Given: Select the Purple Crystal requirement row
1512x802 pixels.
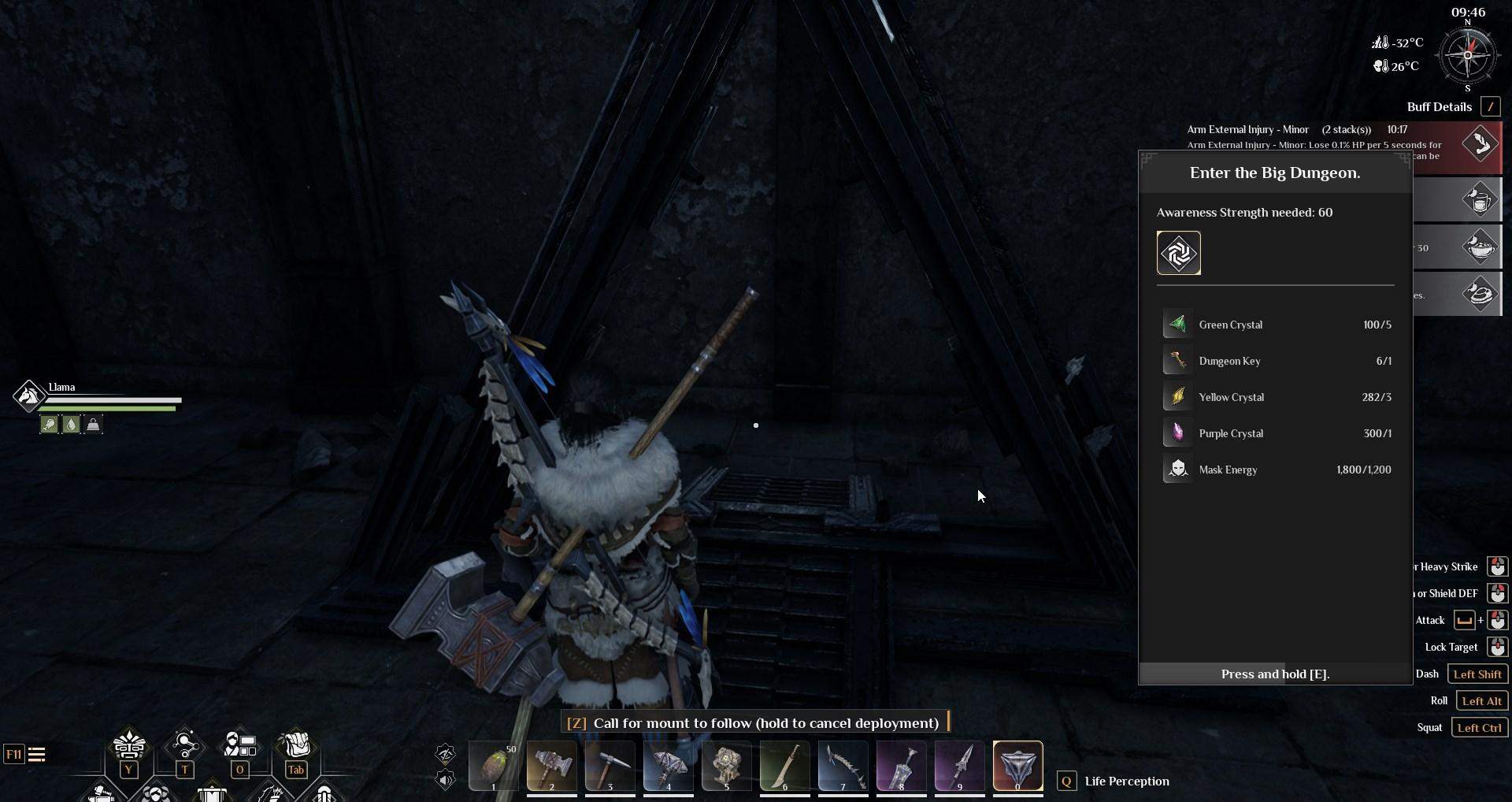Looking at the screenshot, I should [x=1276, y=433].
